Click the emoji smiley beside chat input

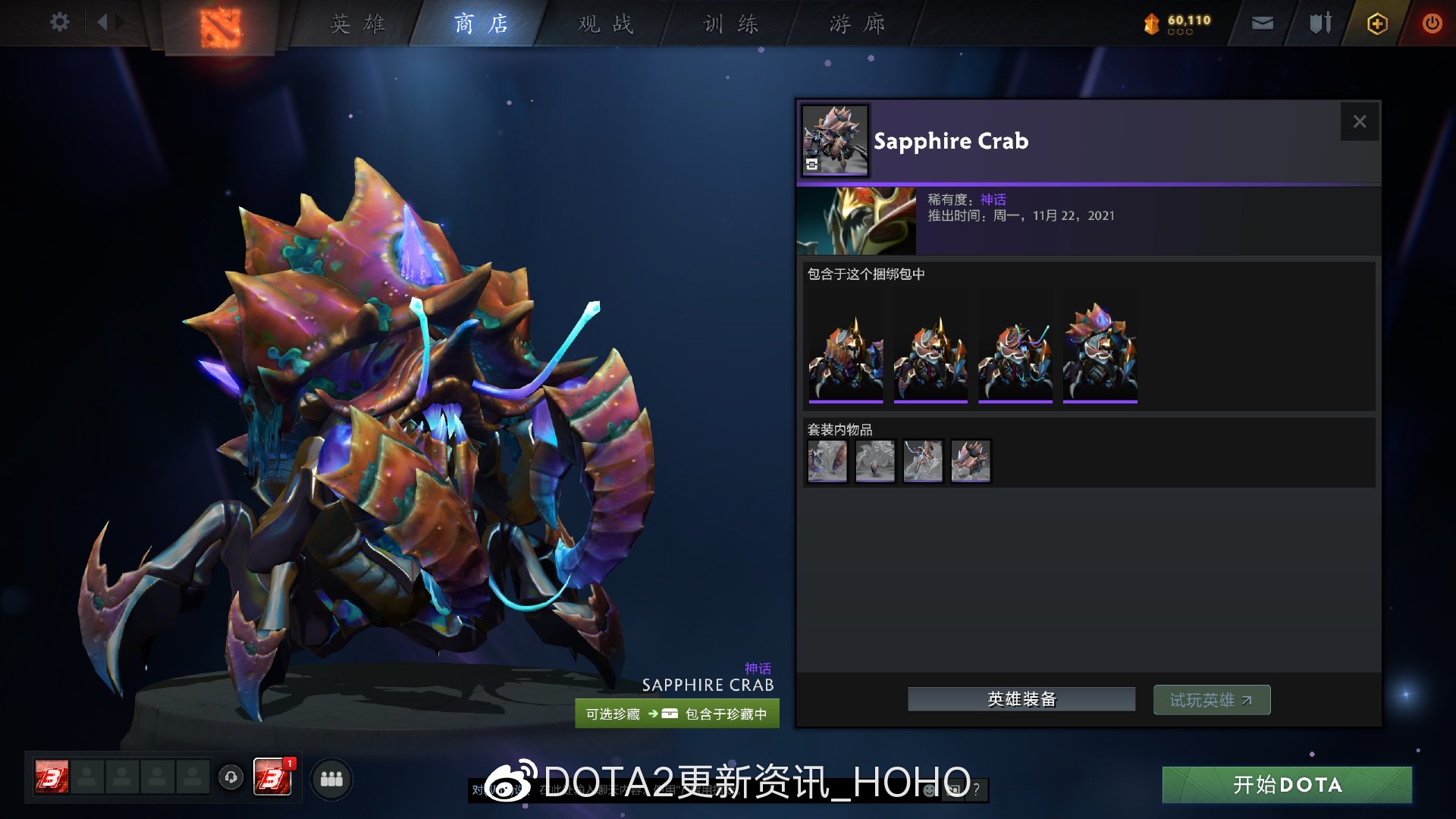point(927,790)
